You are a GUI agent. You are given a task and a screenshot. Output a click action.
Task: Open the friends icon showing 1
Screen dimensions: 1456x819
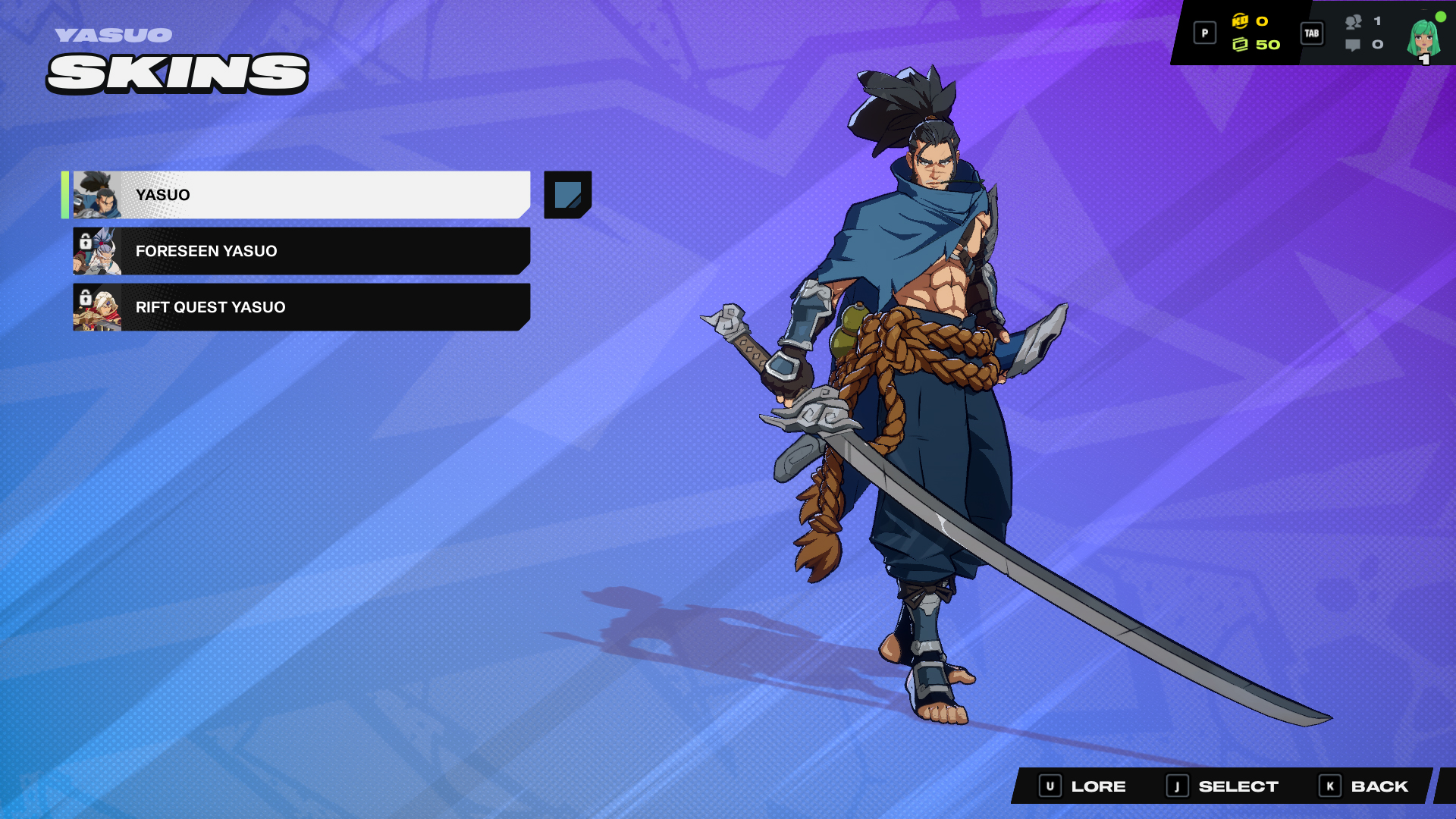[x=1355, y=23]
